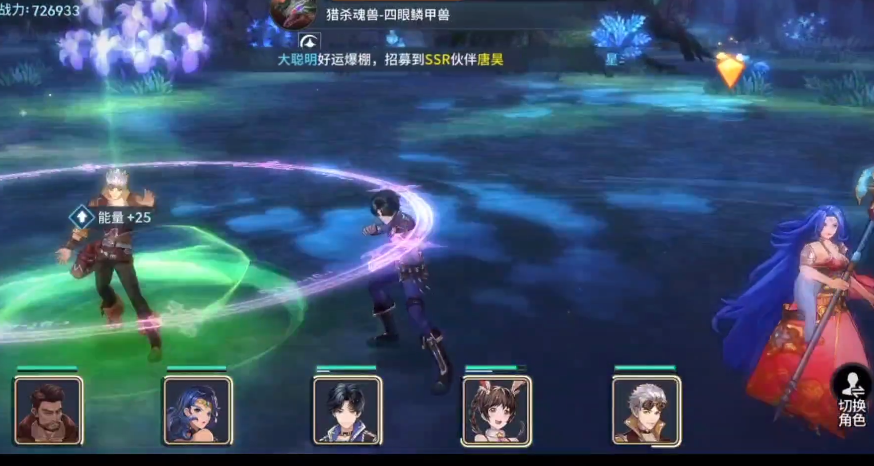Screen dimensions: 874x466
Task: Select the bunny-eared girl hero portrait
Action: pyautogui.click(x=496, y=410)
